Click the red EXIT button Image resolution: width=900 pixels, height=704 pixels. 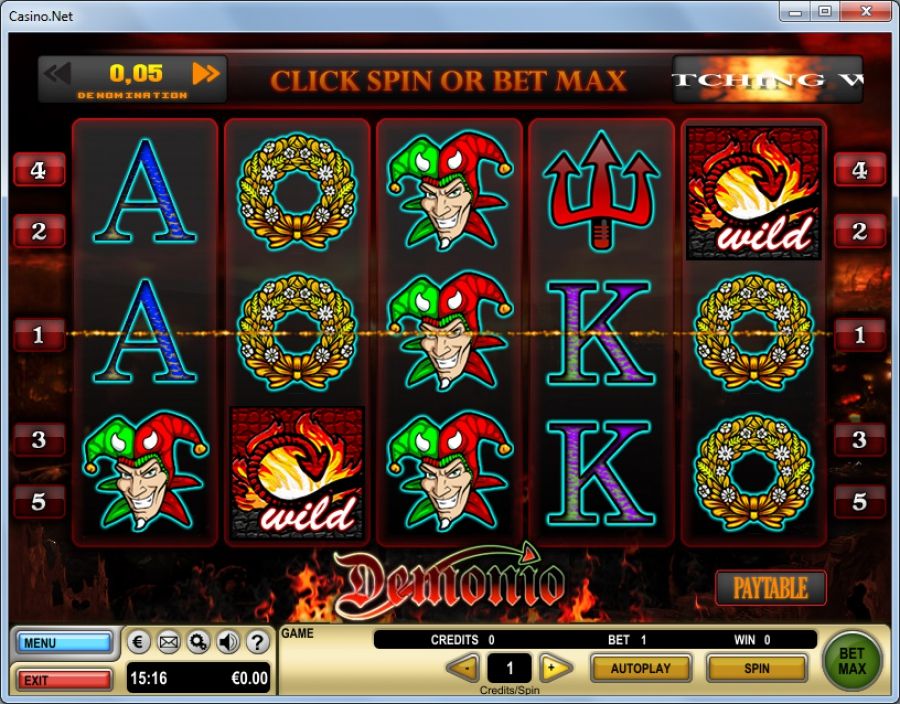[x=64, y=680]
